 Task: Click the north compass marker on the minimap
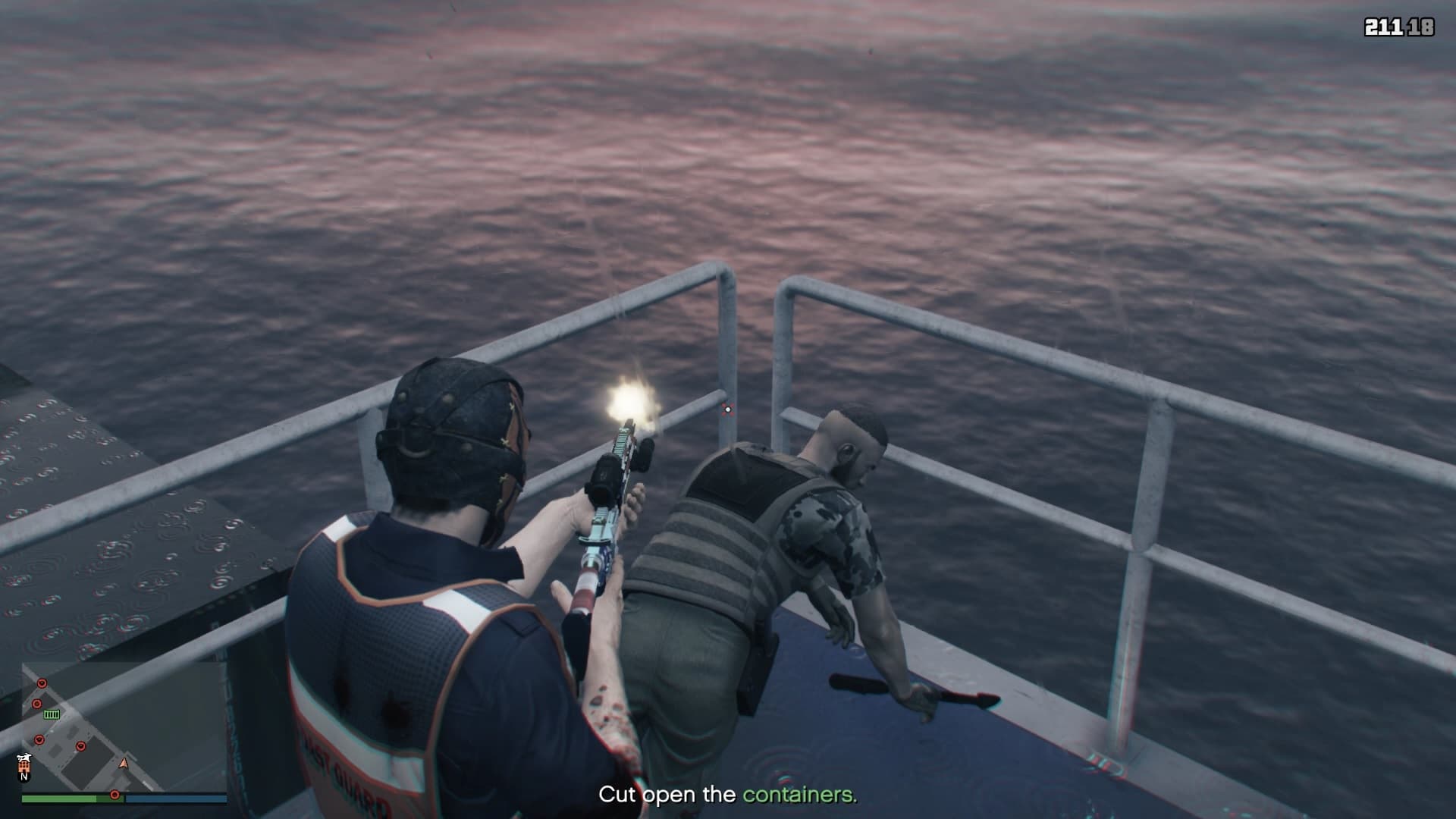[x=24, y=777]
